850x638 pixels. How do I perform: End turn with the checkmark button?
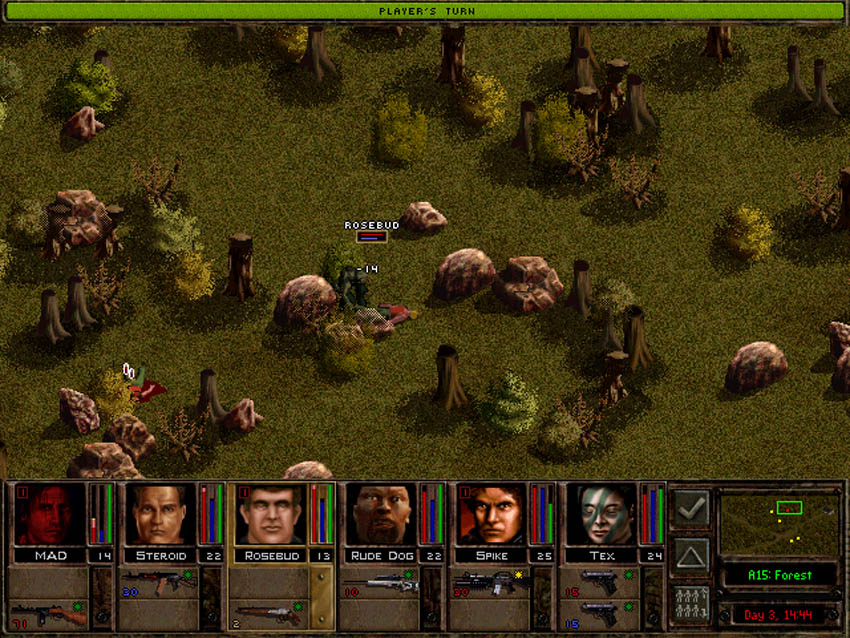(x=691, y=508)
